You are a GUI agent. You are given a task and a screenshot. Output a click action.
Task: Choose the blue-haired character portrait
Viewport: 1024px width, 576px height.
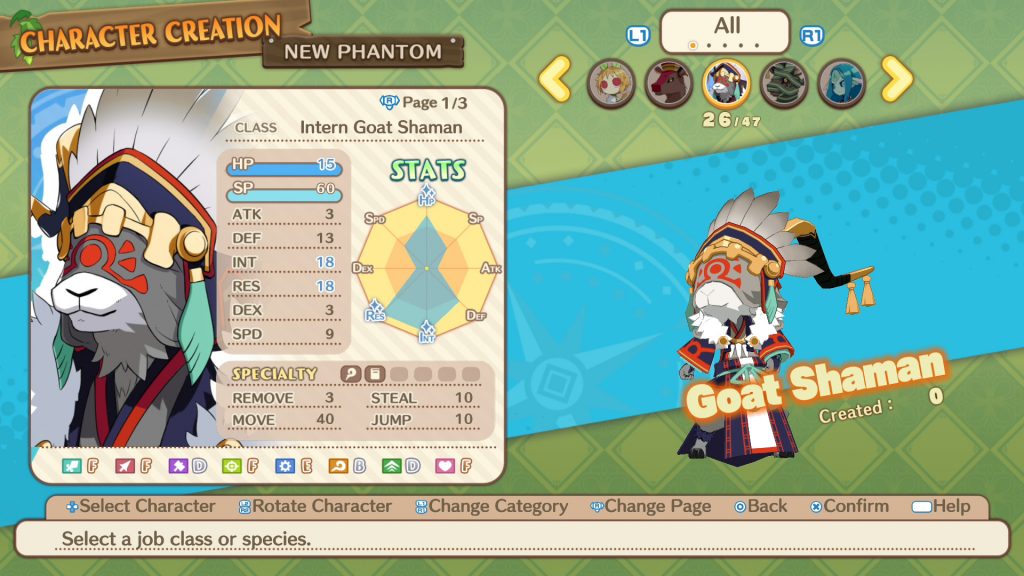pos(842,83)
